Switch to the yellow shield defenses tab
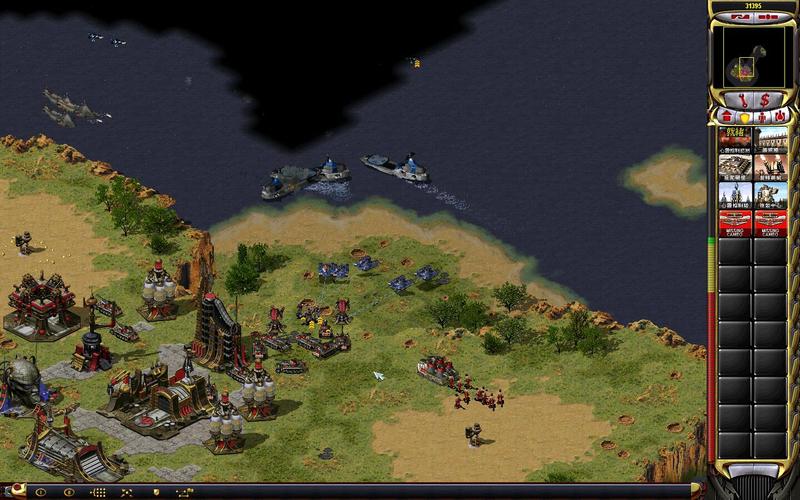Viewport: 800px width, 500px height. [744, 117]
